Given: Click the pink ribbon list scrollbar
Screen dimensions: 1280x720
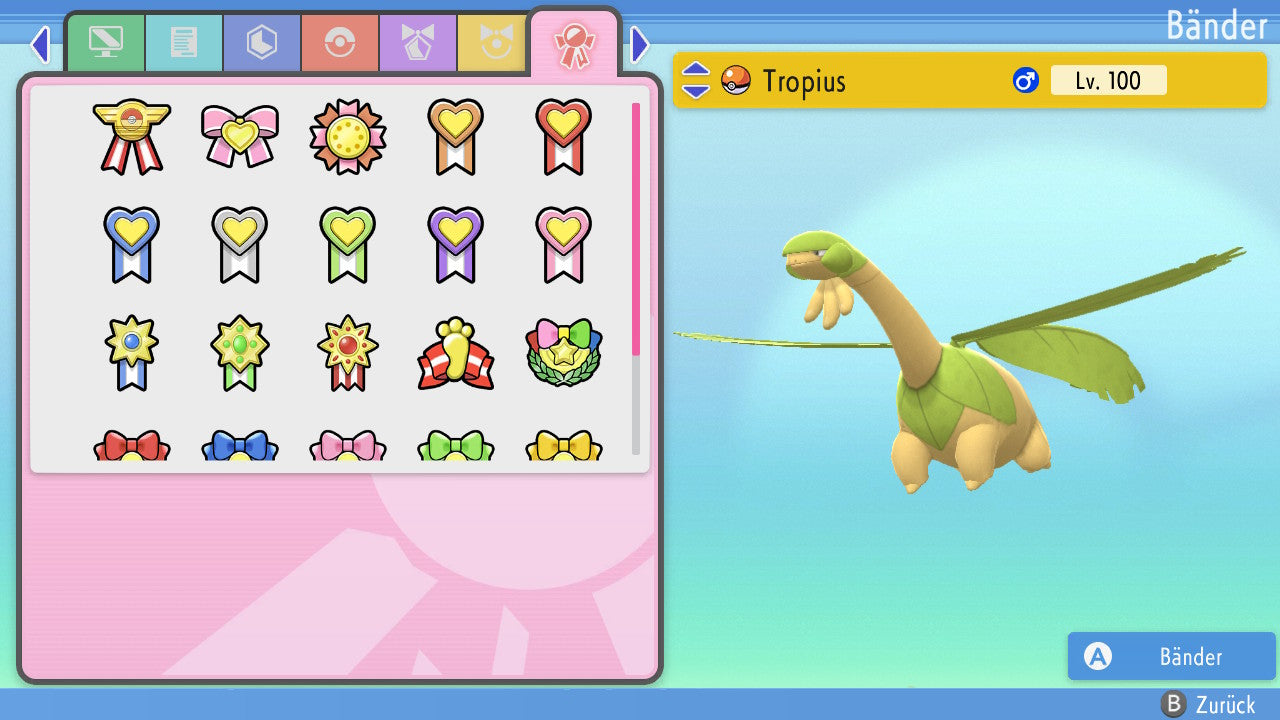Looking at the screenshot, I should click(636, 228).
